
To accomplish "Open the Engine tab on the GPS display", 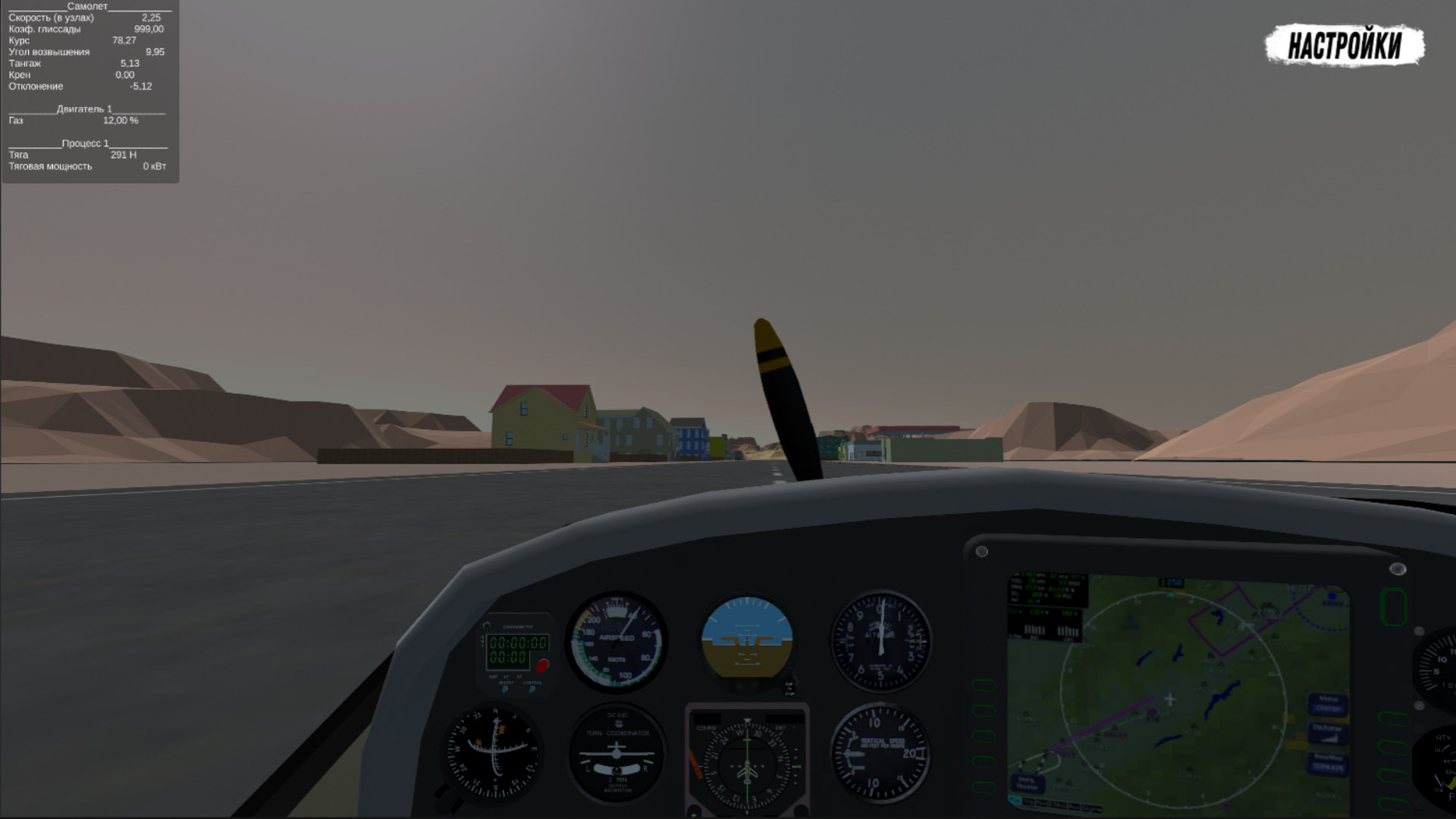I will (1092, 806).
